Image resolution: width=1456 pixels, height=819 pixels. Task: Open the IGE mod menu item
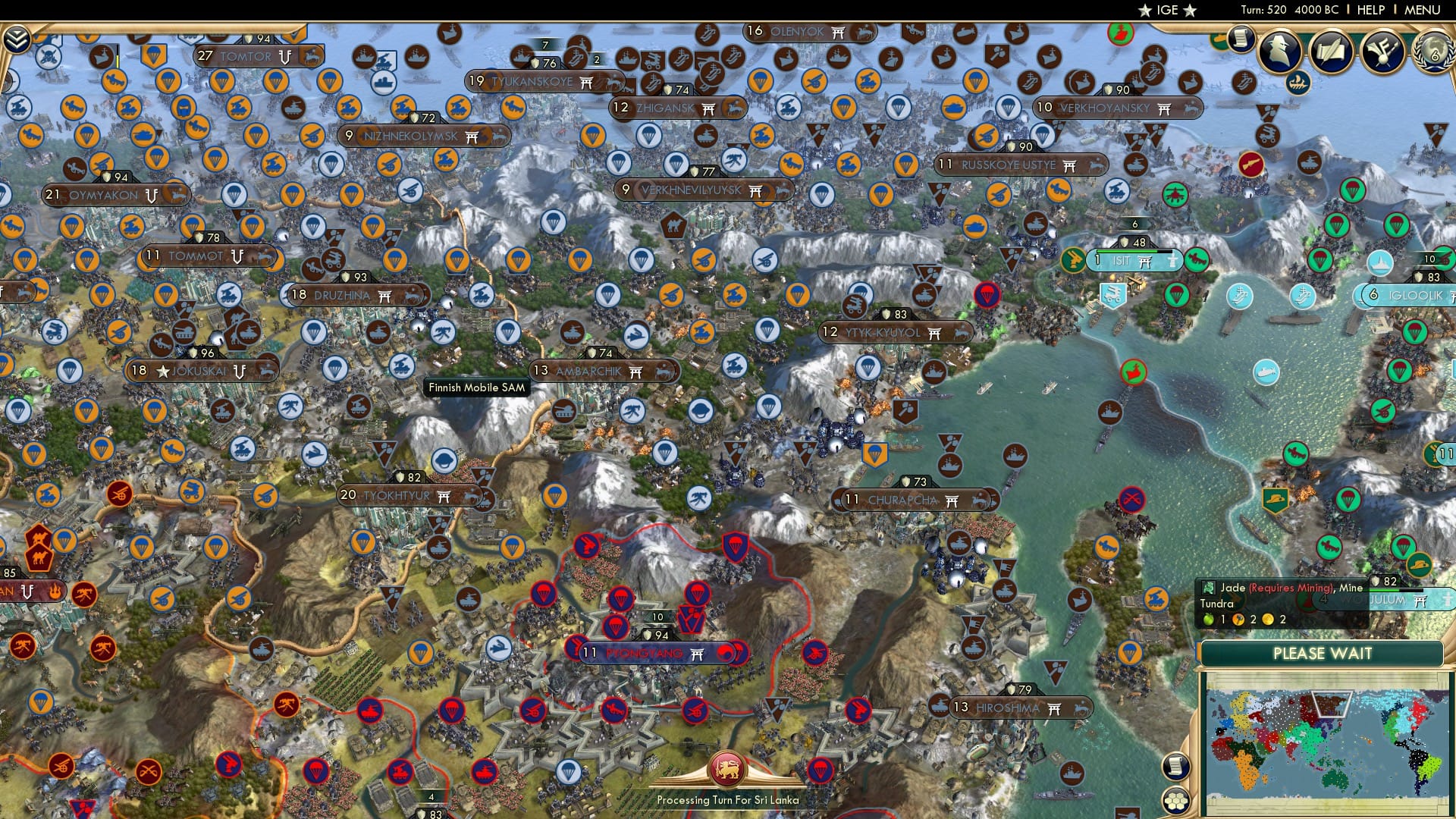[1168, 11]
